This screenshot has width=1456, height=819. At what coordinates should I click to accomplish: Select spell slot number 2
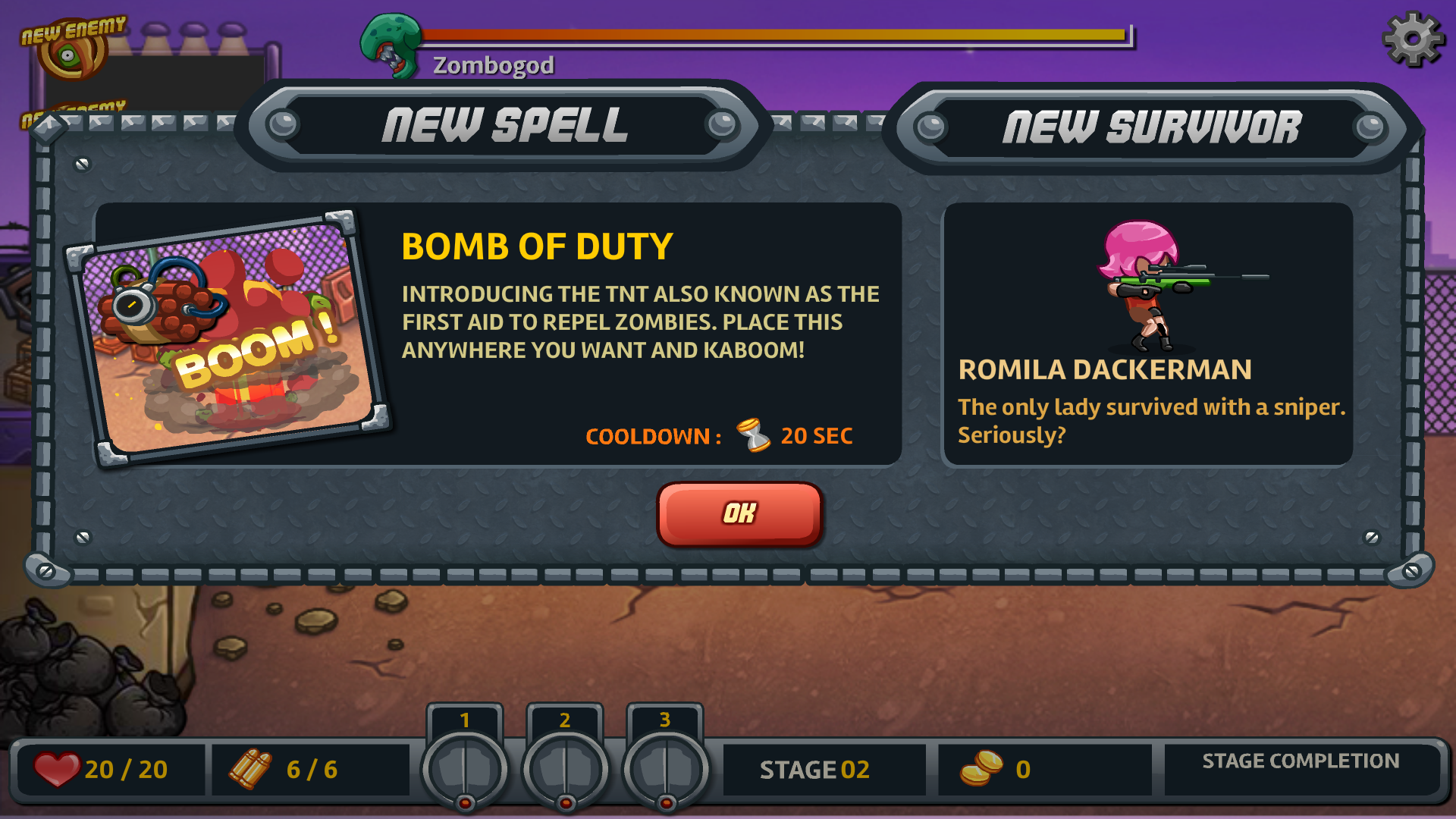coord(565,766)
